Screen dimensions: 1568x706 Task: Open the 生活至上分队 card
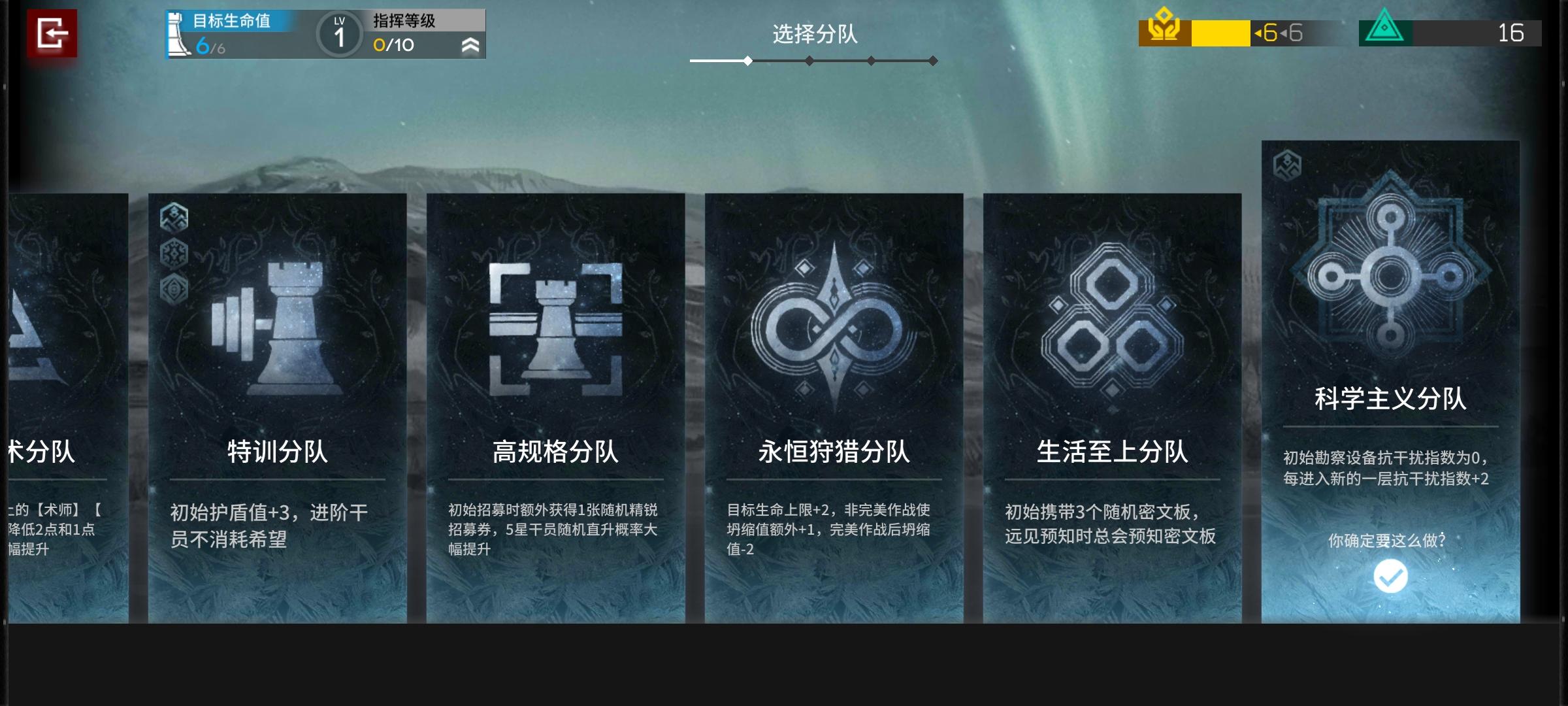pos(1113,405)
